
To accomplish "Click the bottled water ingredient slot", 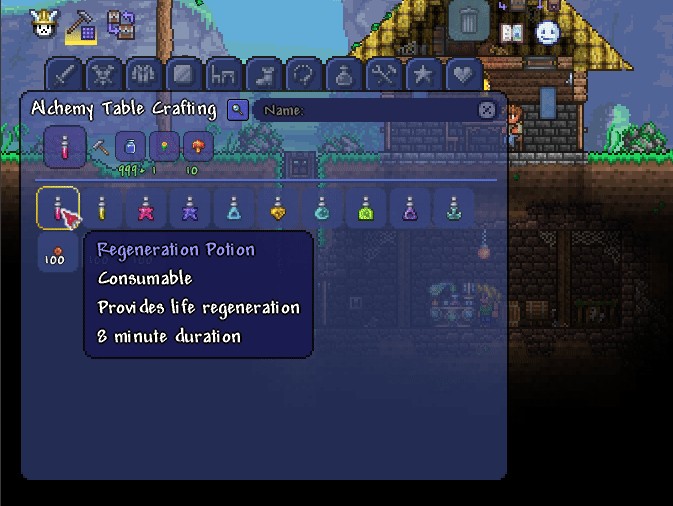I will (x=130, y=147).
